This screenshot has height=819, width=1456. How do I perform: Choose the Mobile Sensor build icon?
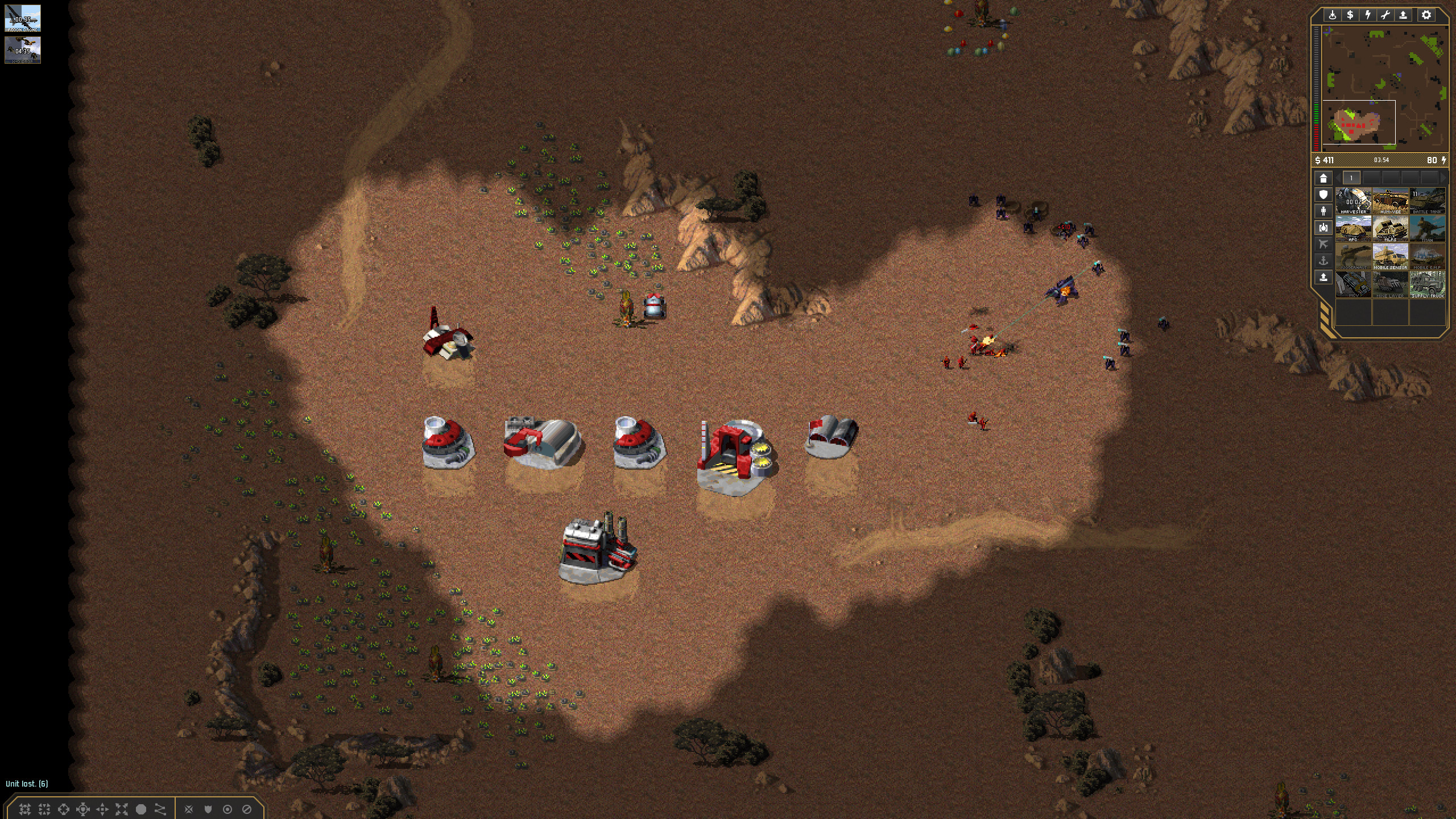pos(1390,257)
